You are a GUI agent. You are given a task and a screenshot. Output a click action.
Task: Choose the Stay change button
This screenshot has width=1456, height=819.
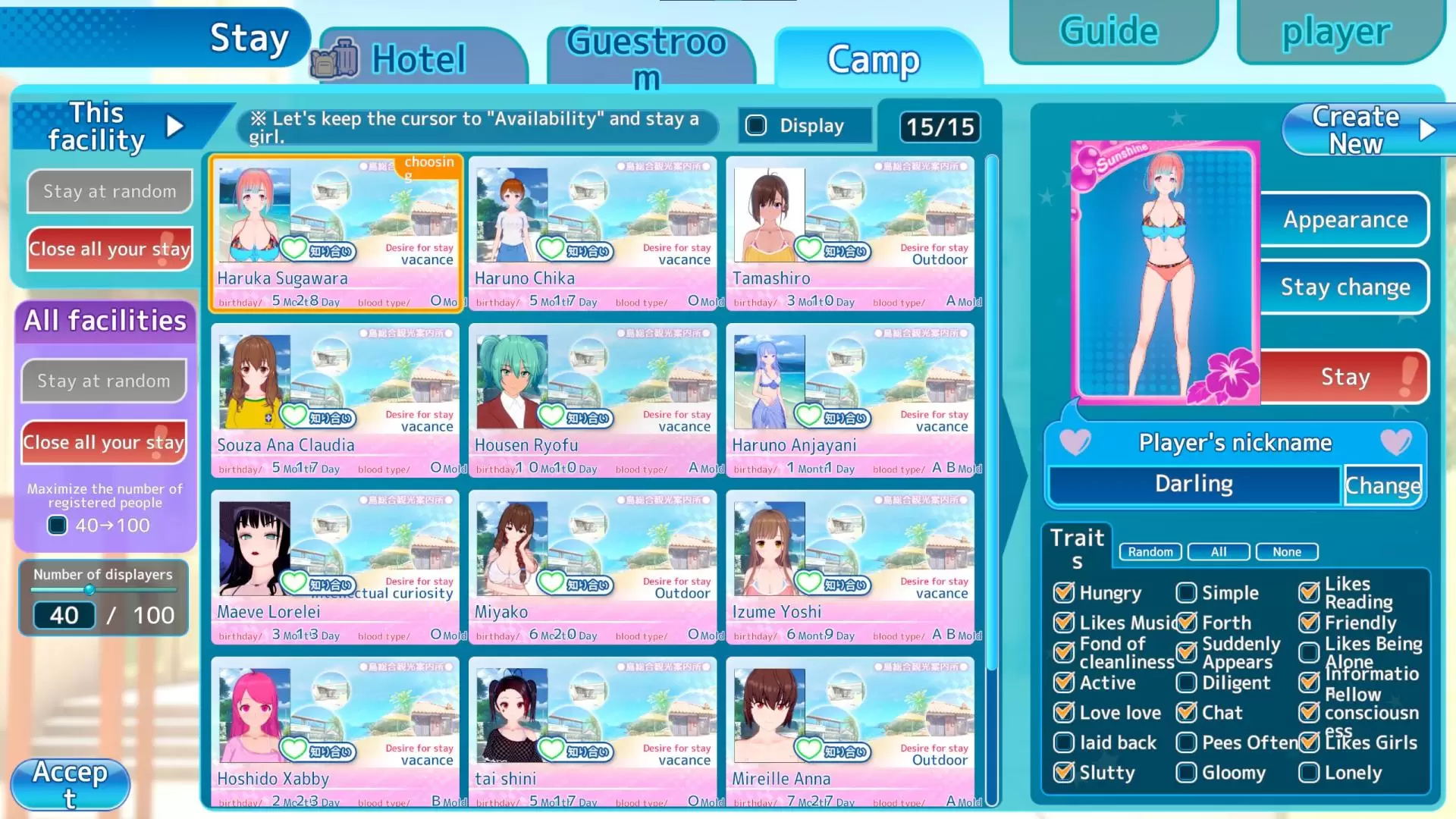pos(1345,287)
